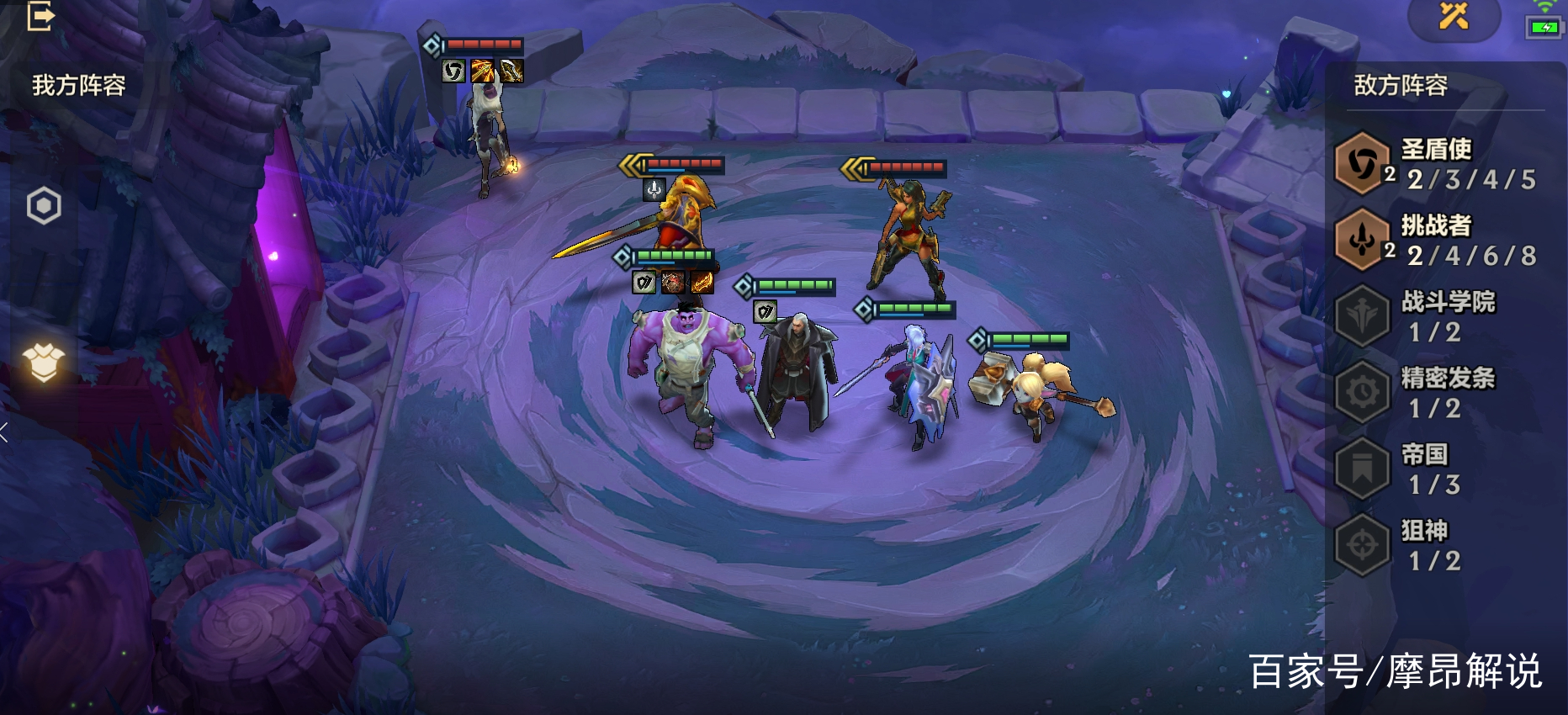Click the hexagon icon on left sidebar
The width and height of the screenshot is (1568, 715).
click(x=44, y=205)
